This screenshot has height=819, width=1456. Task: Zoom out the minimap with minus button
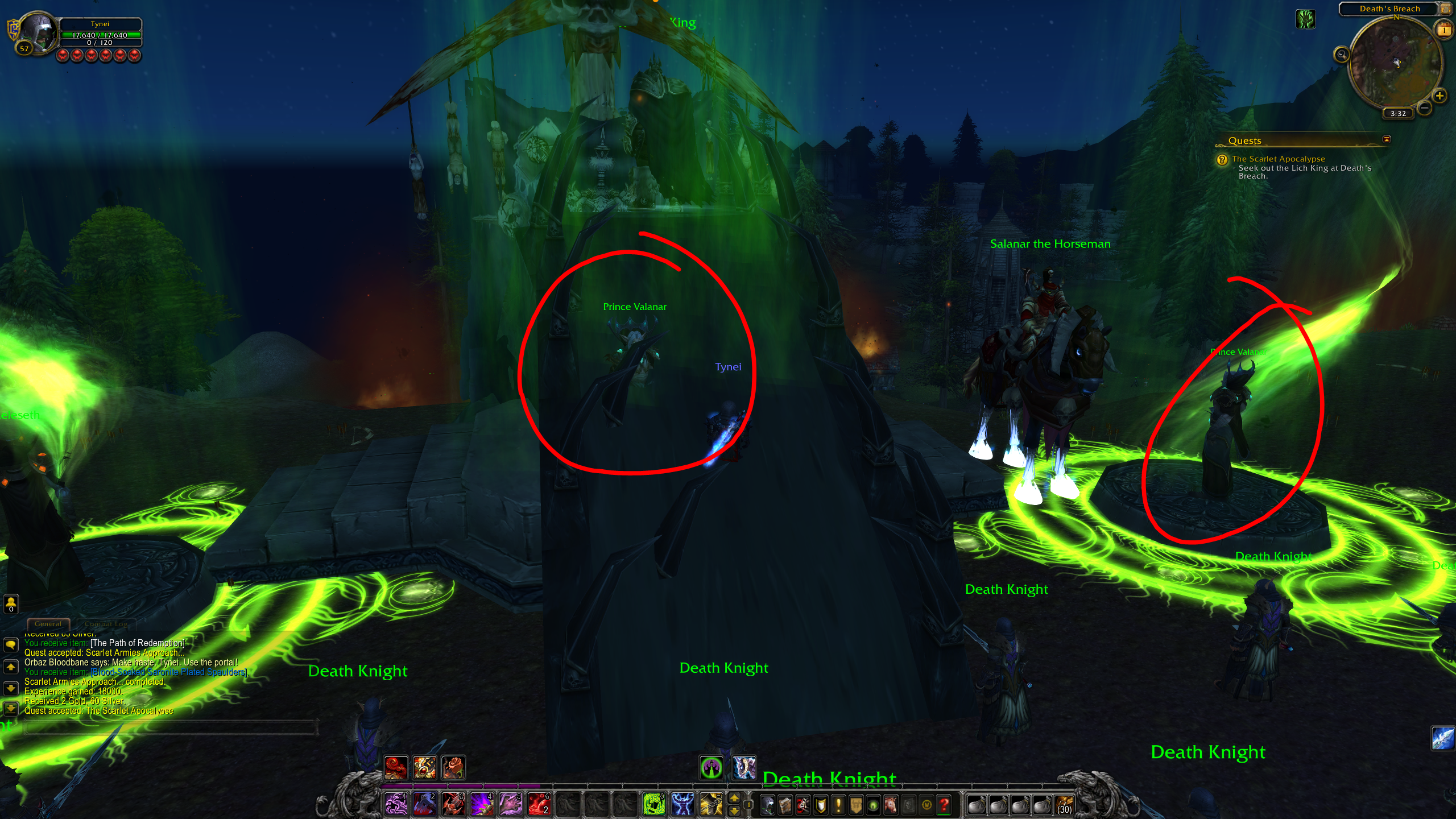(x=1424, y=107)
